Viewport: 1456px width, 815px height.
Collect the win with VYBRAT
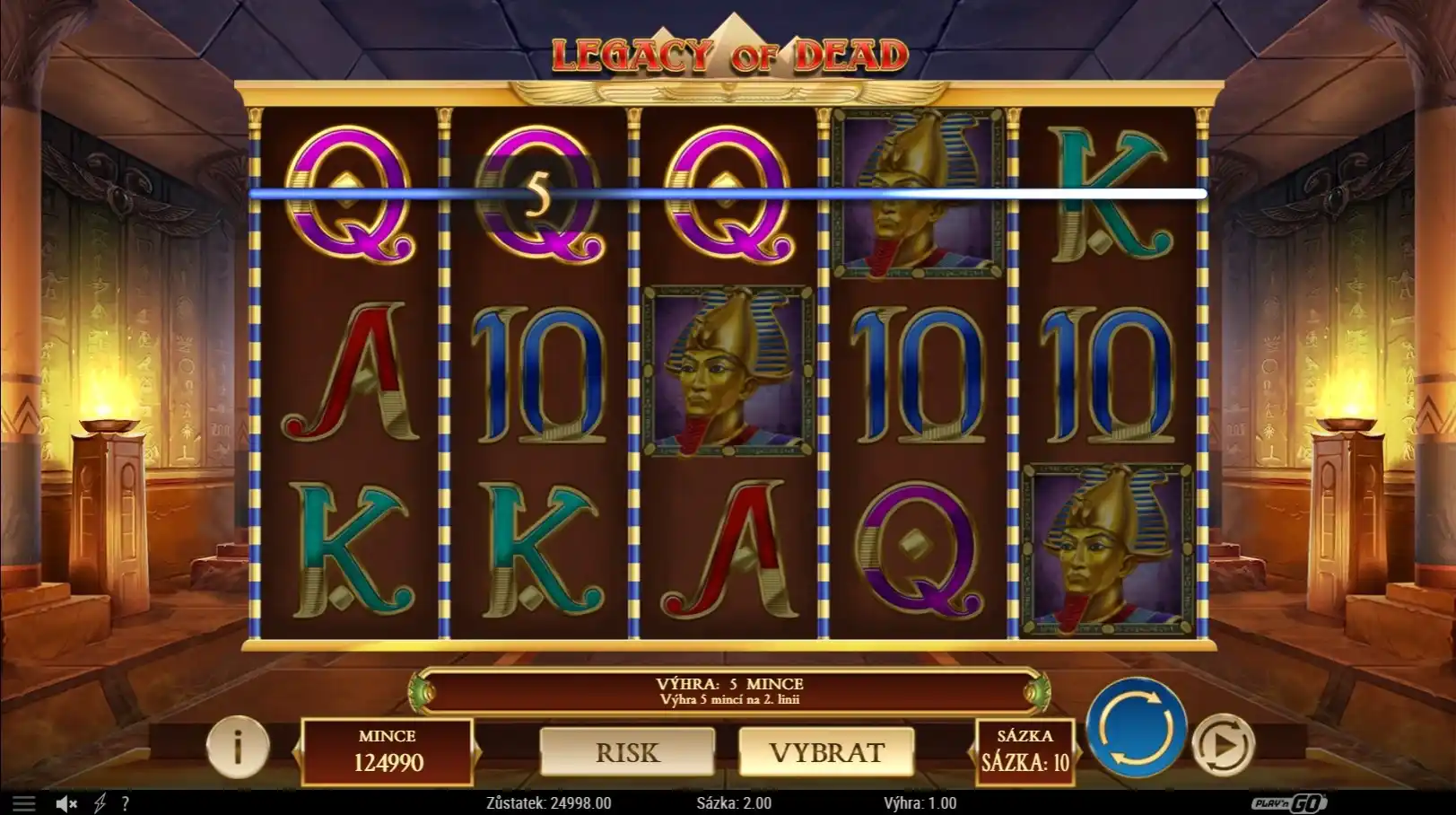(x=826, y=752)
